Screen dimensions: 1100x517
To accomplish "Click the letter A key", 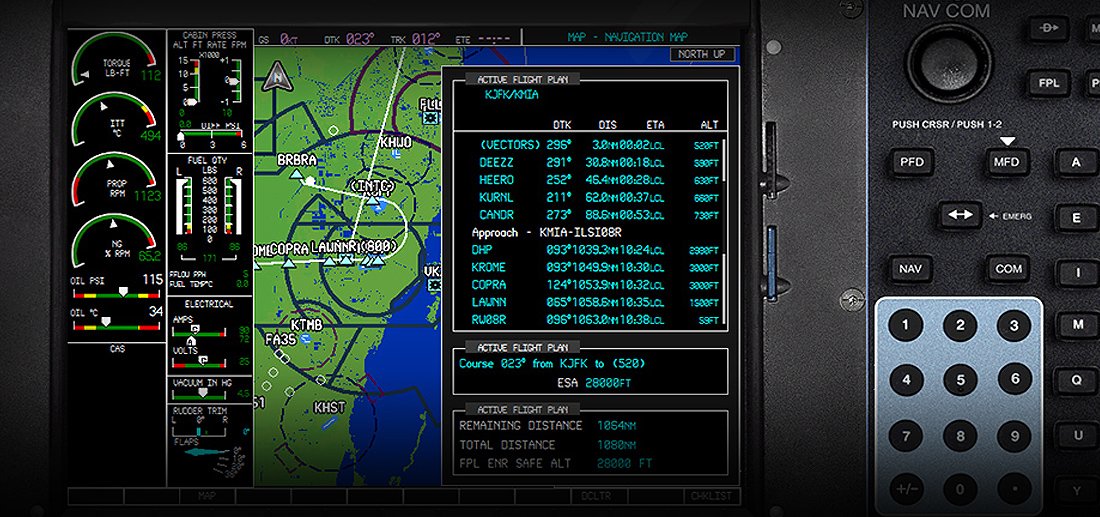I will [x=1077, y=162].
